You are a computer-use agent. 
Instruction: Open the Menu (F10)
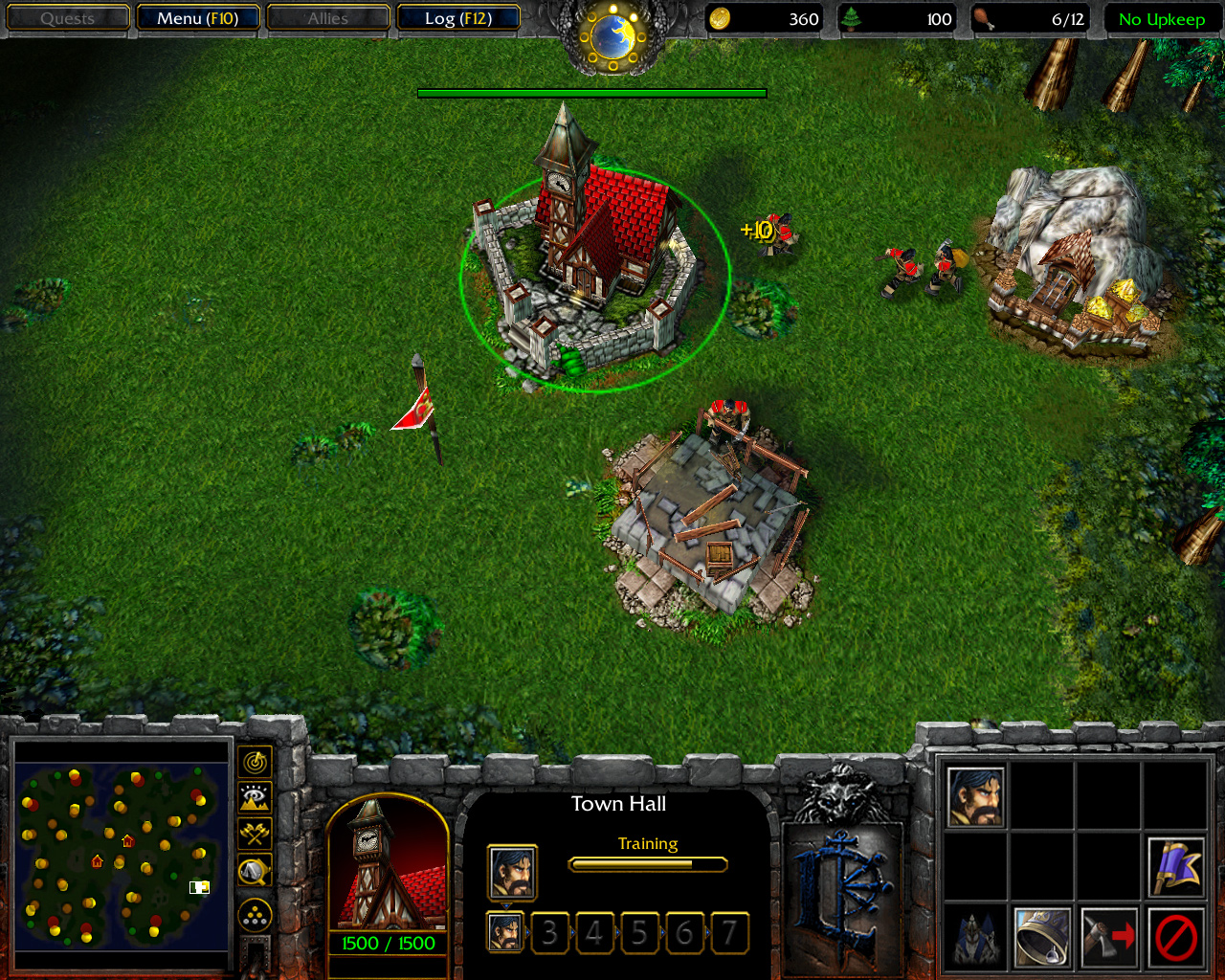click(198, 17)
